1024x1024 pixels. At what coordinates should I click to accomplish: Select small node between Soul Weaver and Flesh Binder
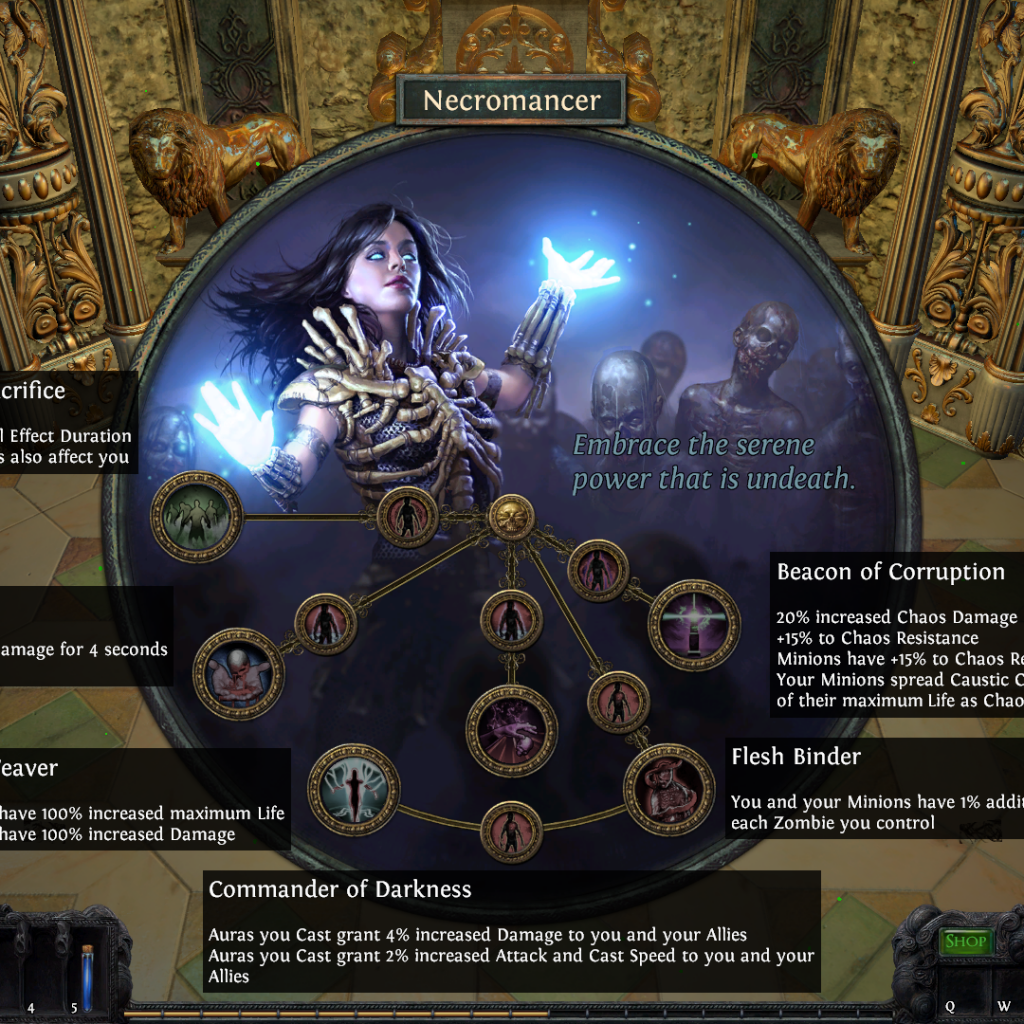511,831
